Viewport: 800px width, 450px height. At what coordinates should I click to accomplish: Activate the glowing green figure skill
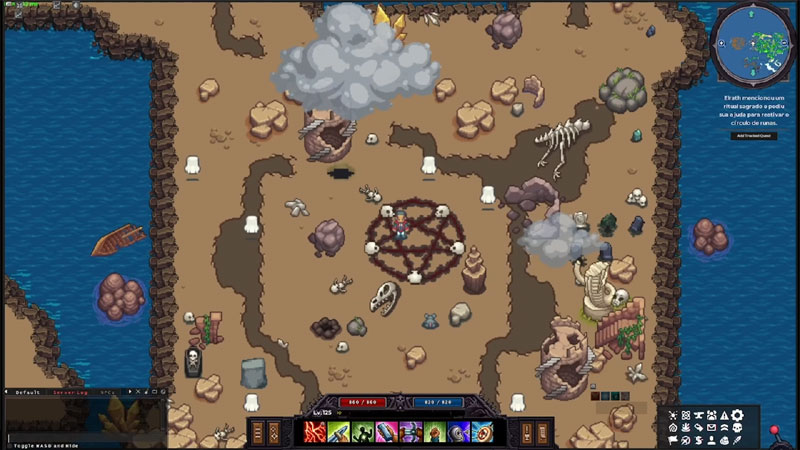pyautogui.click(x=362, y=432)
